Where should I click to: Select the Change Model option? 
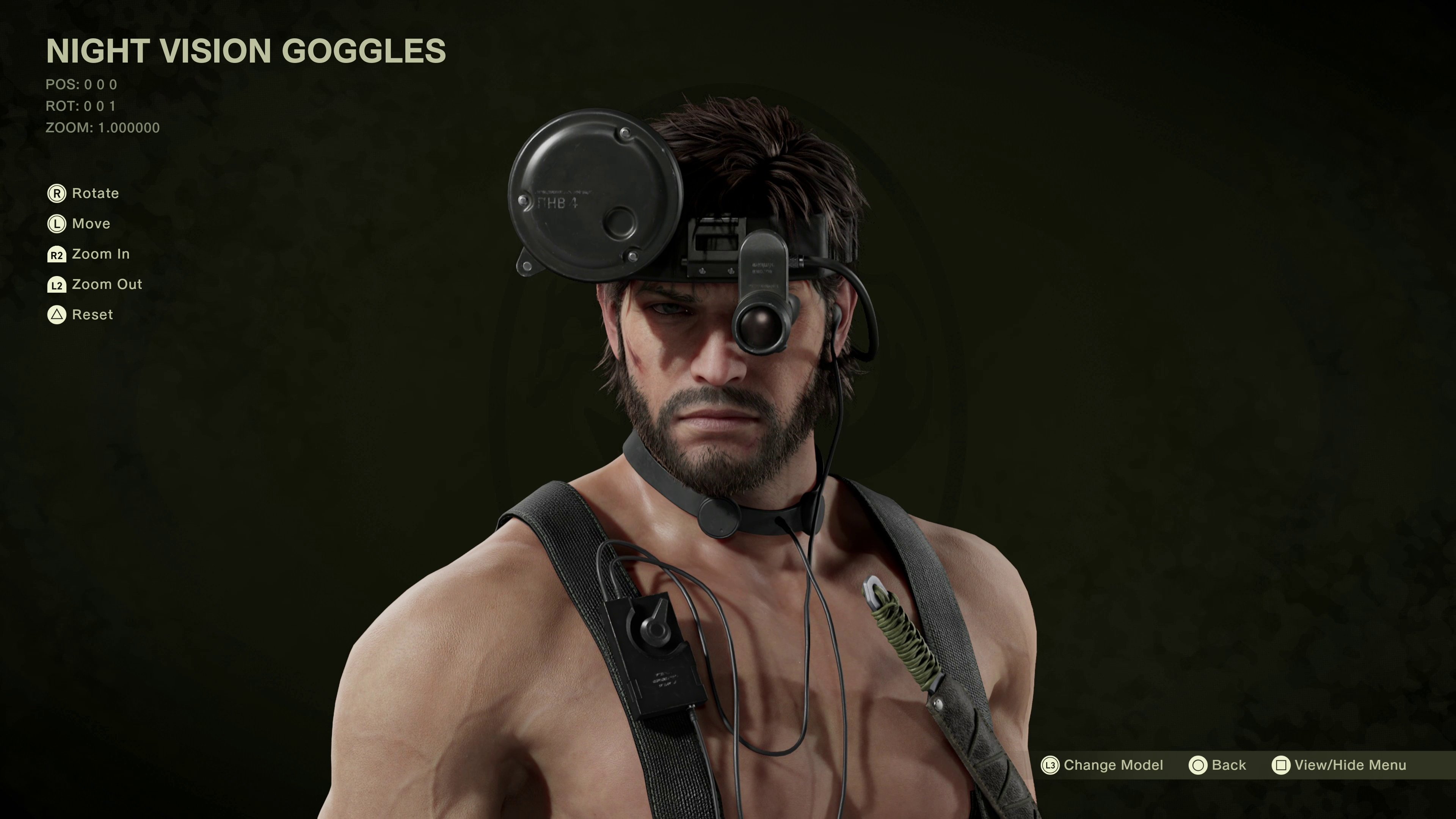pos(1102,765)
